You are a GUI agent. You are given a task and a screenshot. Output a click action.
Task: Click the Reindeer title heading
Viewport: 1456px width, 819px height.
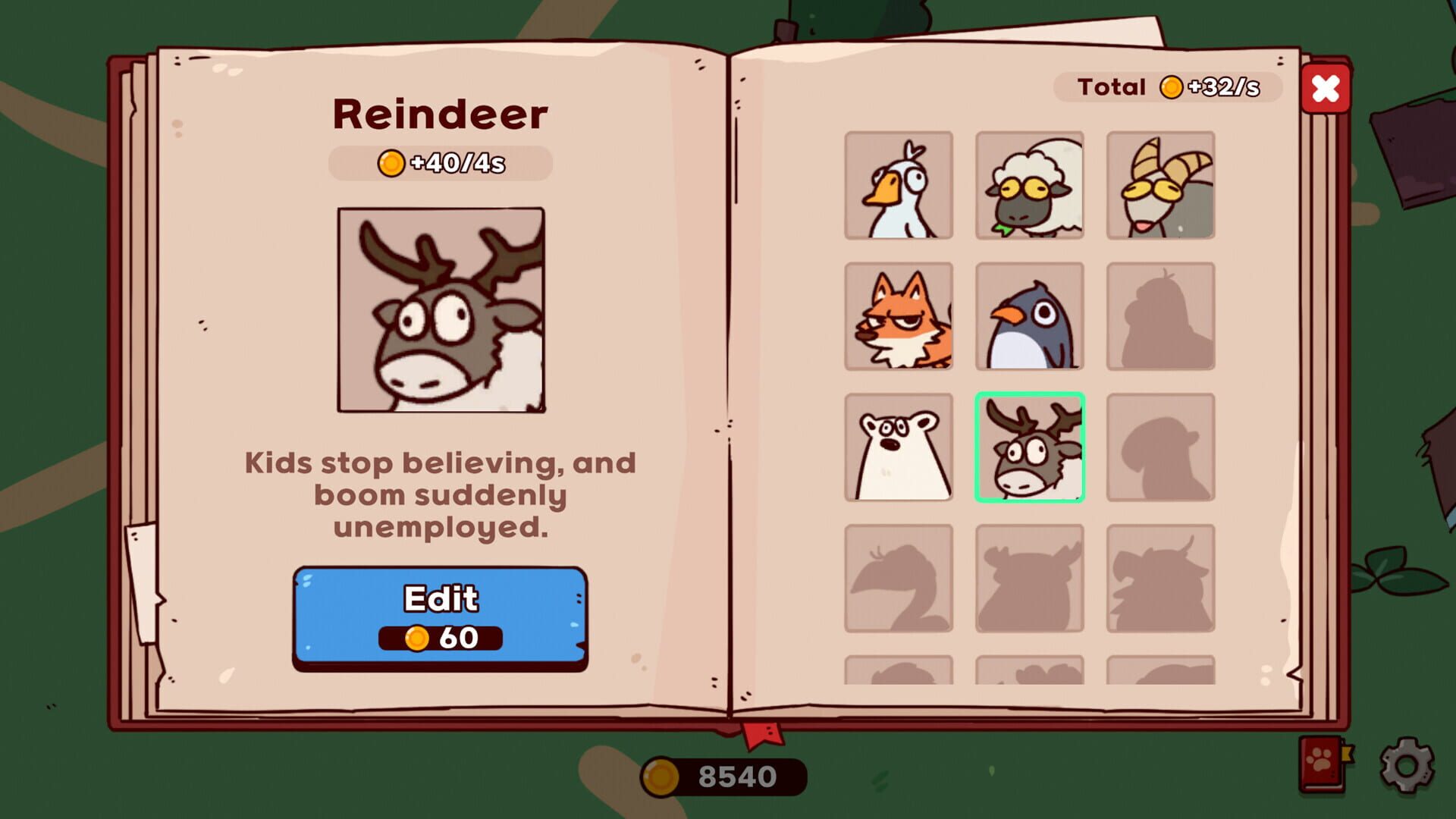440,115
